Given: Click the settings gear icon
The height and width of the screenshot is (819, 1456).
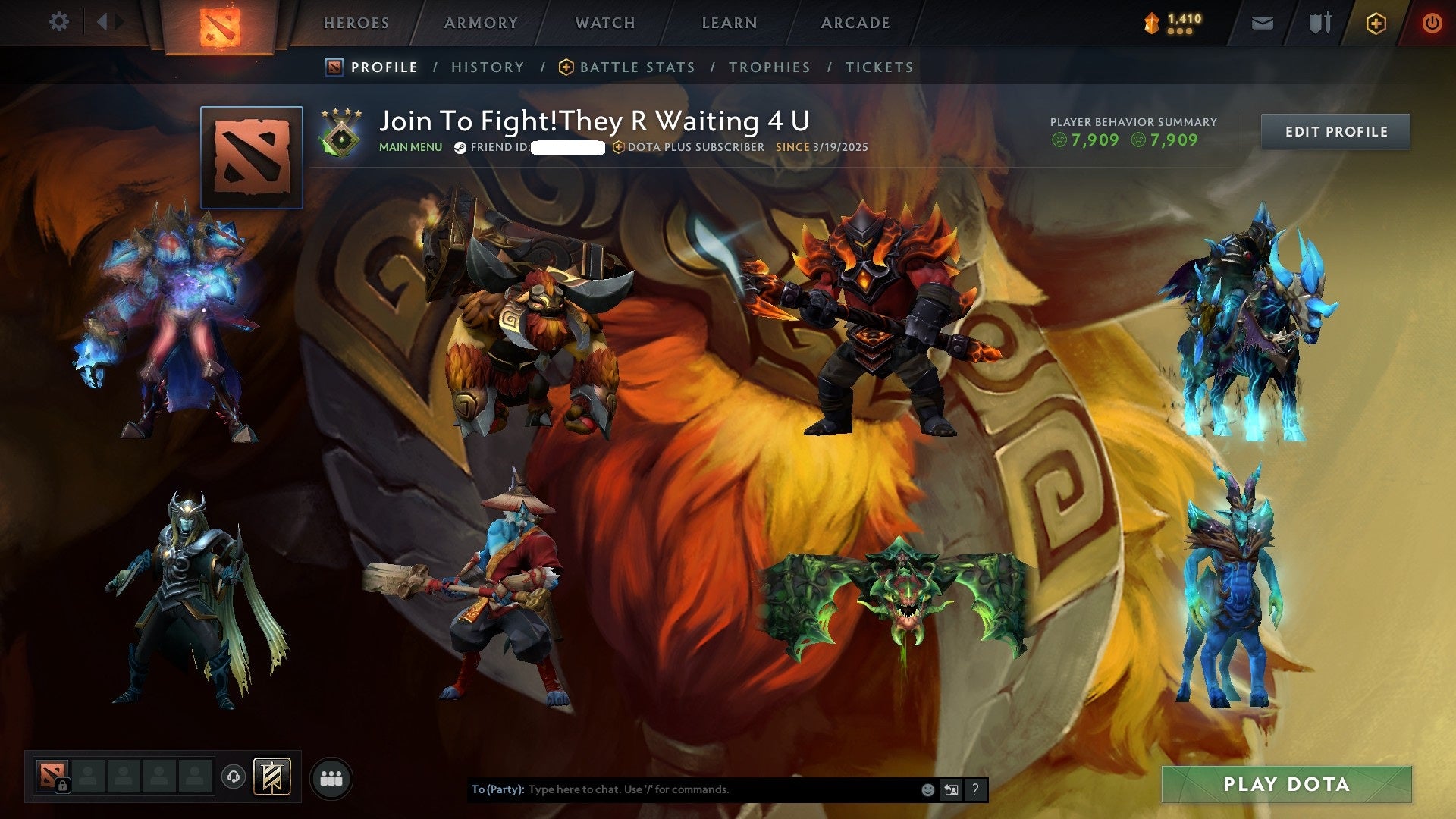Looking at the screenshot, I should tap(59, 22).
